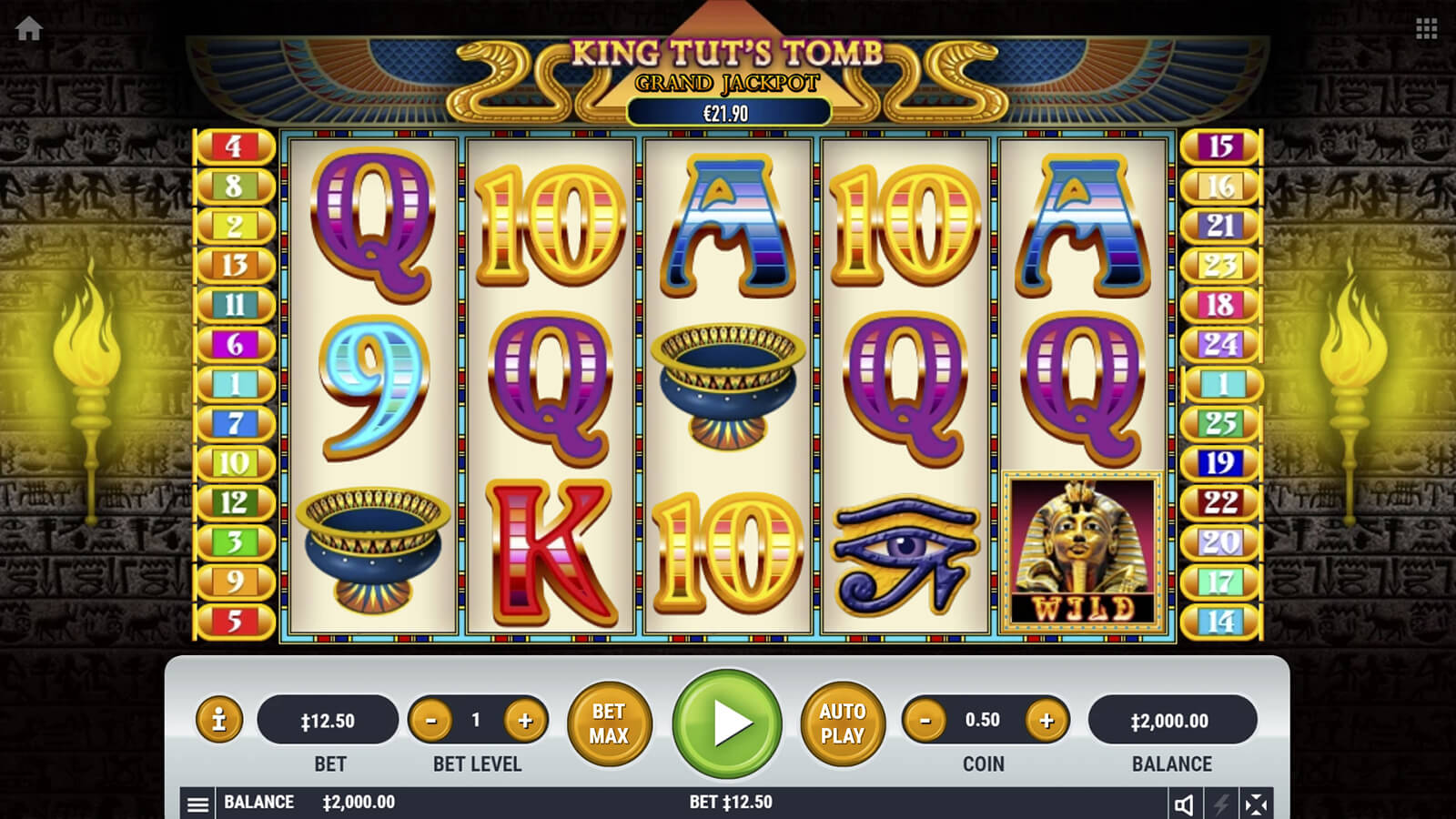Spin the reels with the green play button
This screenshot has height=819, width=1456.
[727, 723]
